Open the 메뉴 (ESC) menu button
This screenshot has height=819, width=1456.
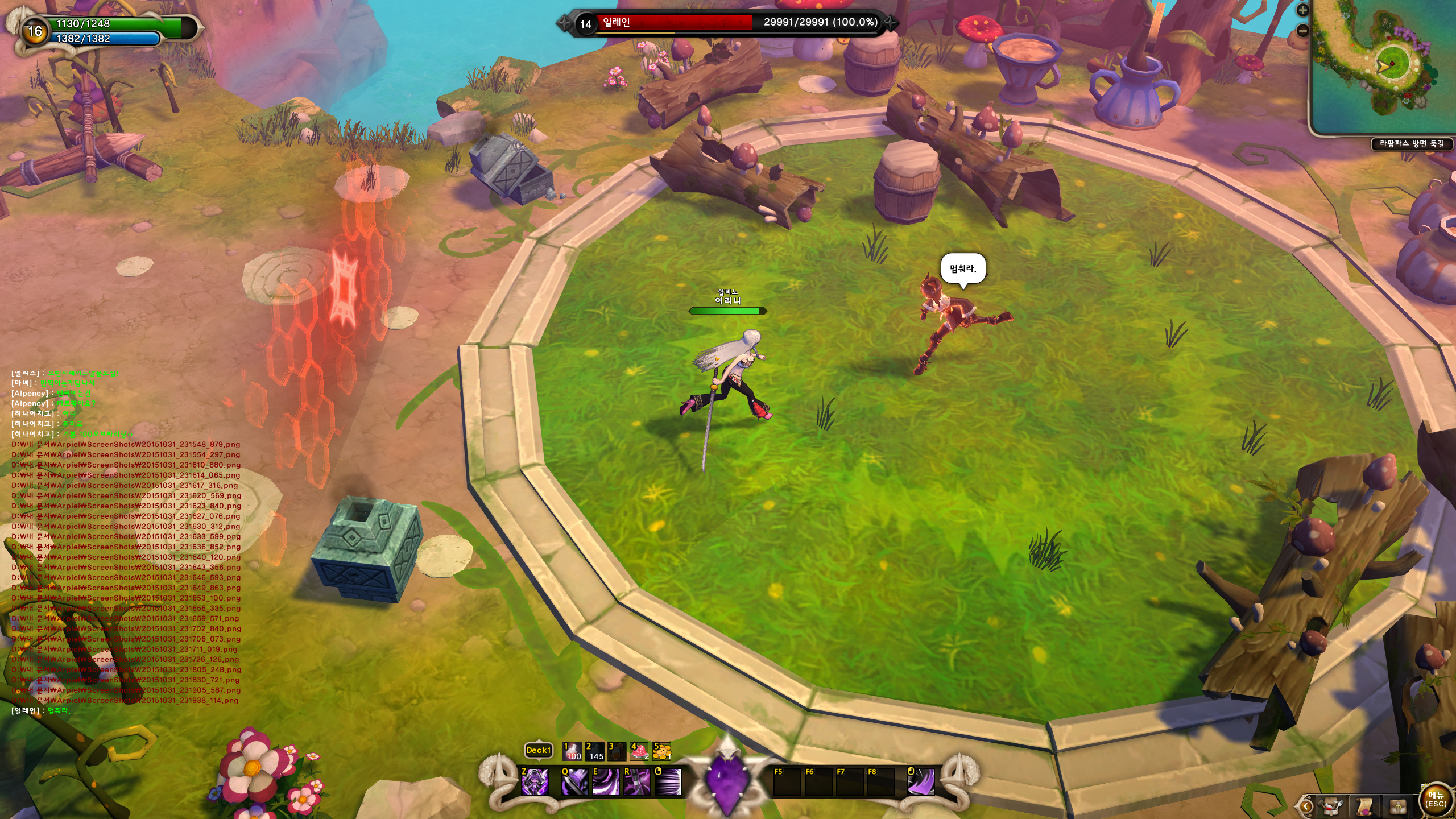pos(1436,800)
